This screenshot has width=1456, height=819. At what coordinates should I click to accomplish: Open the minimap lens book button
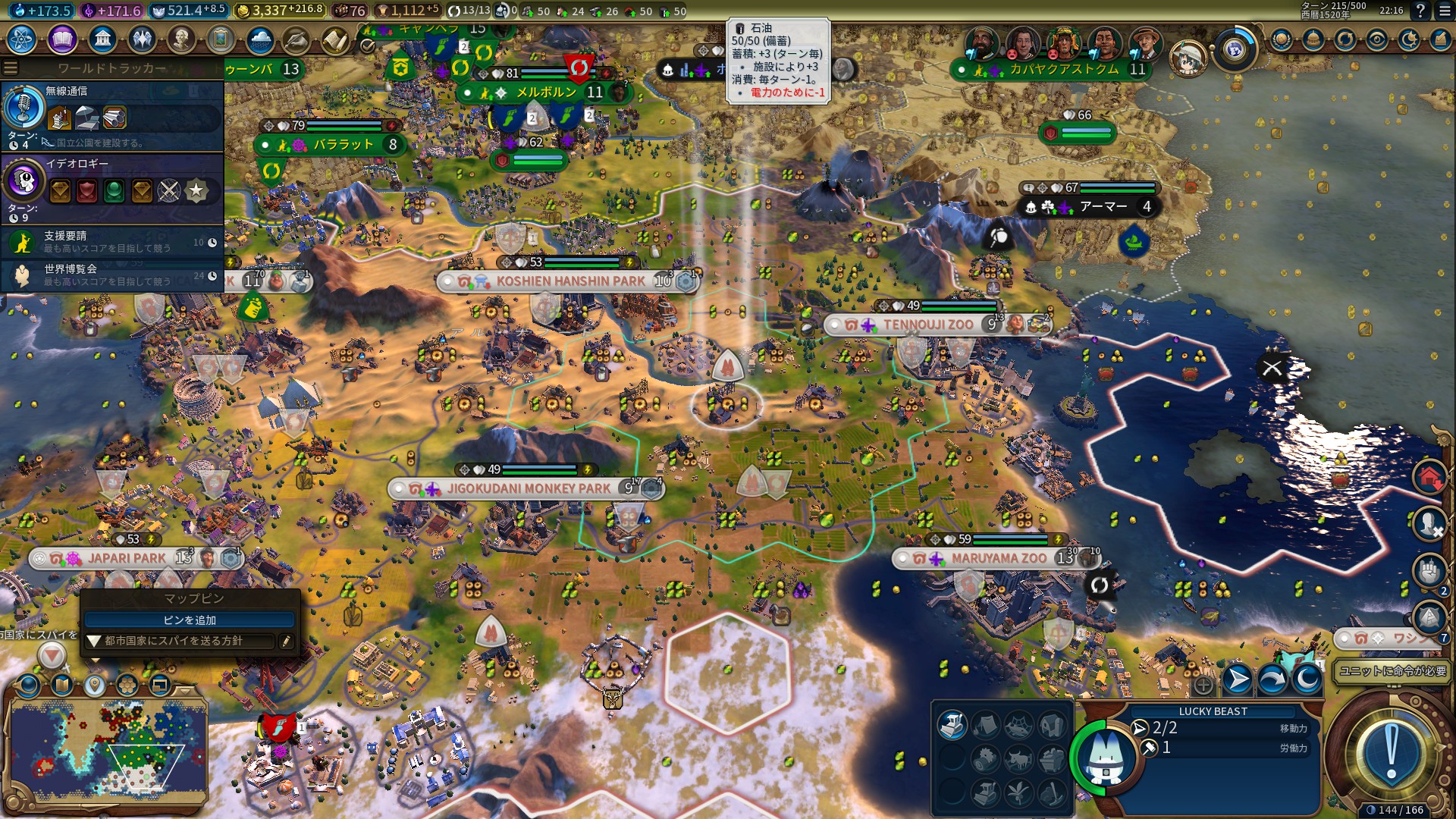(x=62, y=686)
